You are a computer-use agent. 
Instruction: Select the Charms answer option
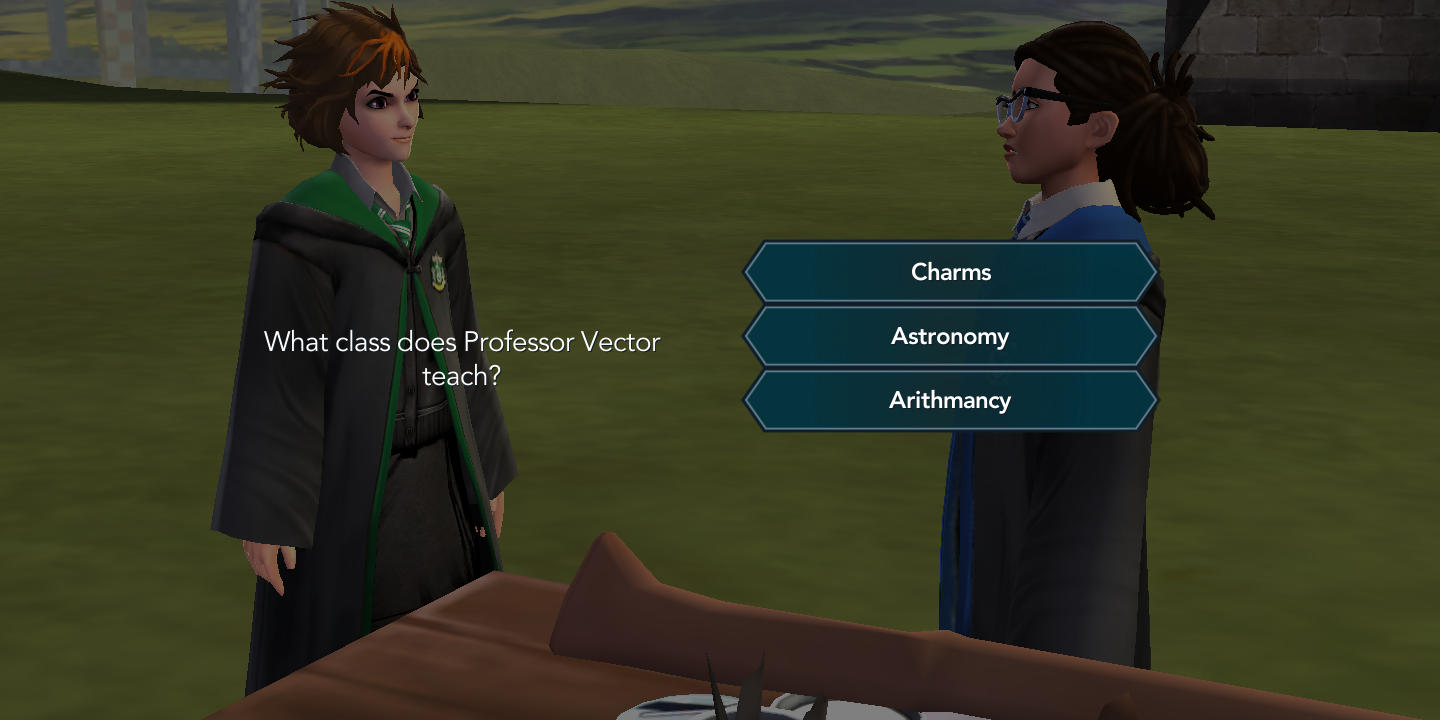pyautogui.click(x=949, y=271)
